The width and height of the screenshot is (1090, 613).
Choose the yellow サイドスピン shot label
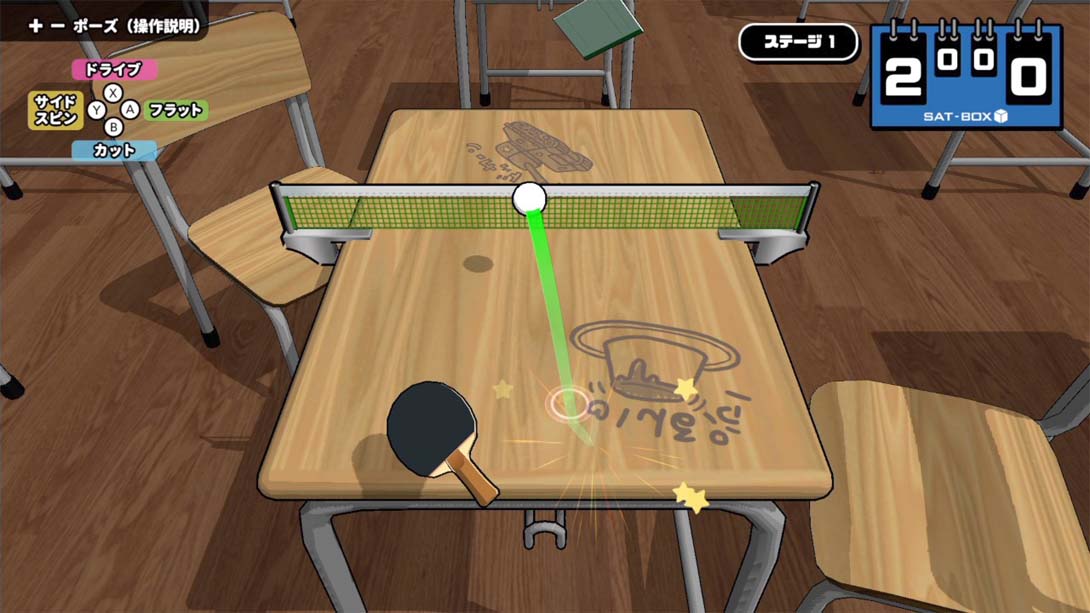click(x=55, y=110)
